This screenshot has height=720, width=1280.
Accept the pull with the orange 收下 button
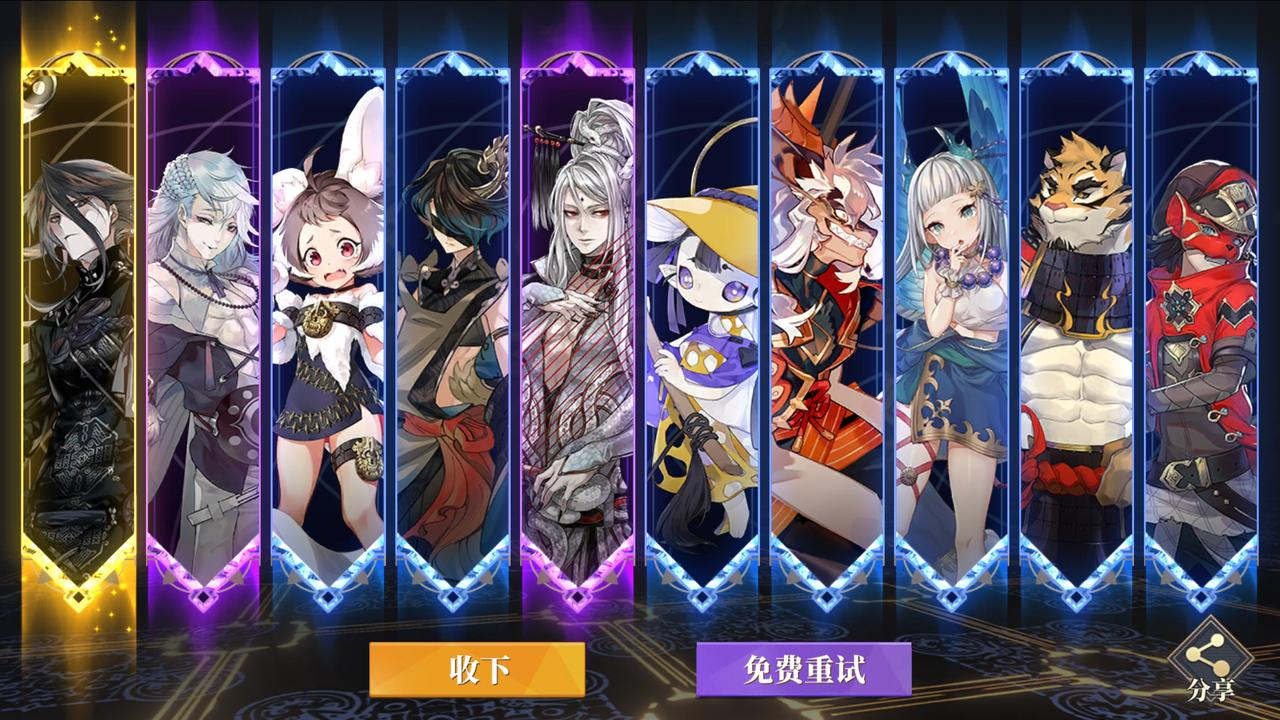[x=477, y=669]
